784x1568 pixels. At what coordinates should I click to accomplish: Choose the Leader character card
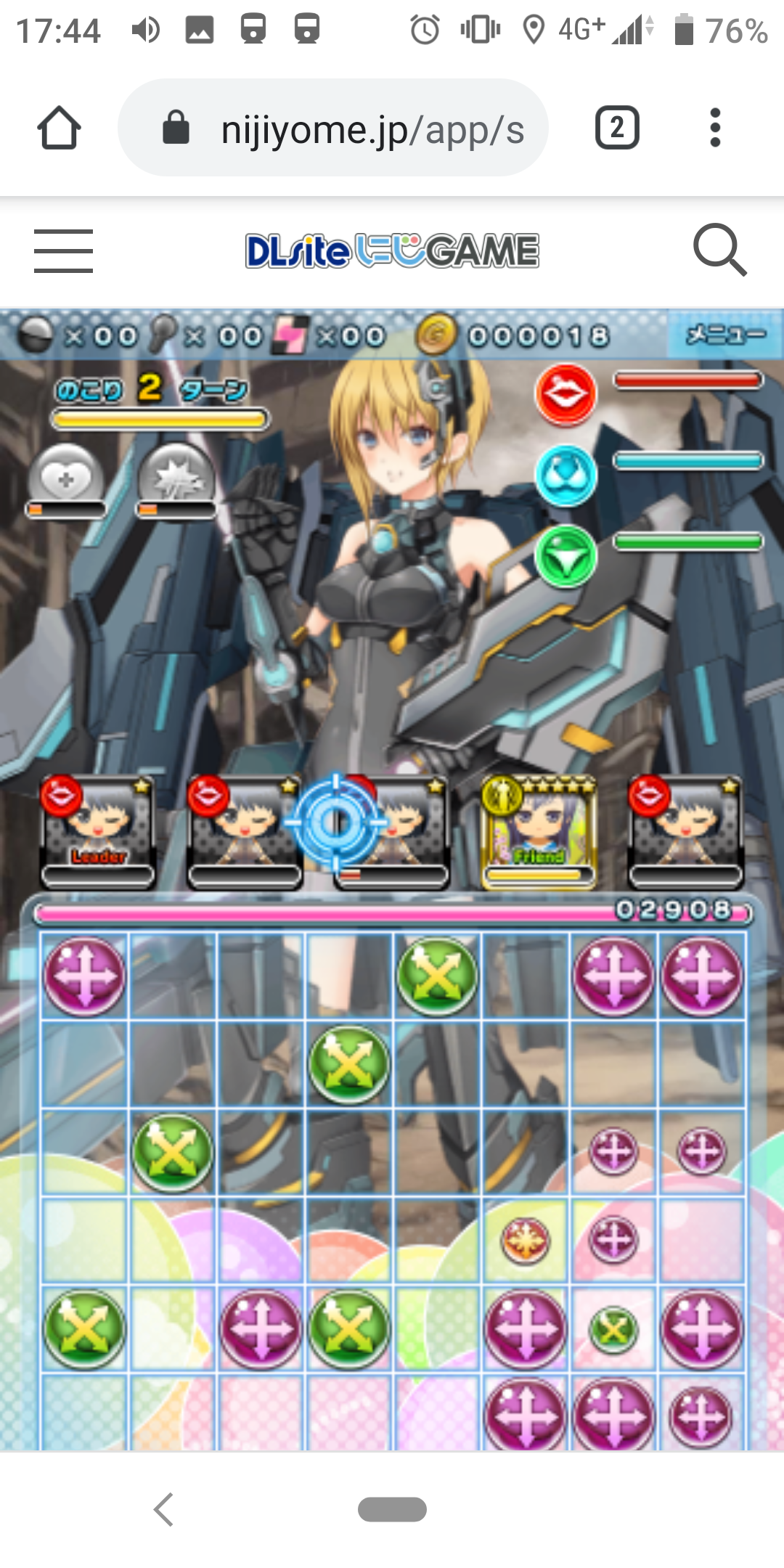(99, 831)
